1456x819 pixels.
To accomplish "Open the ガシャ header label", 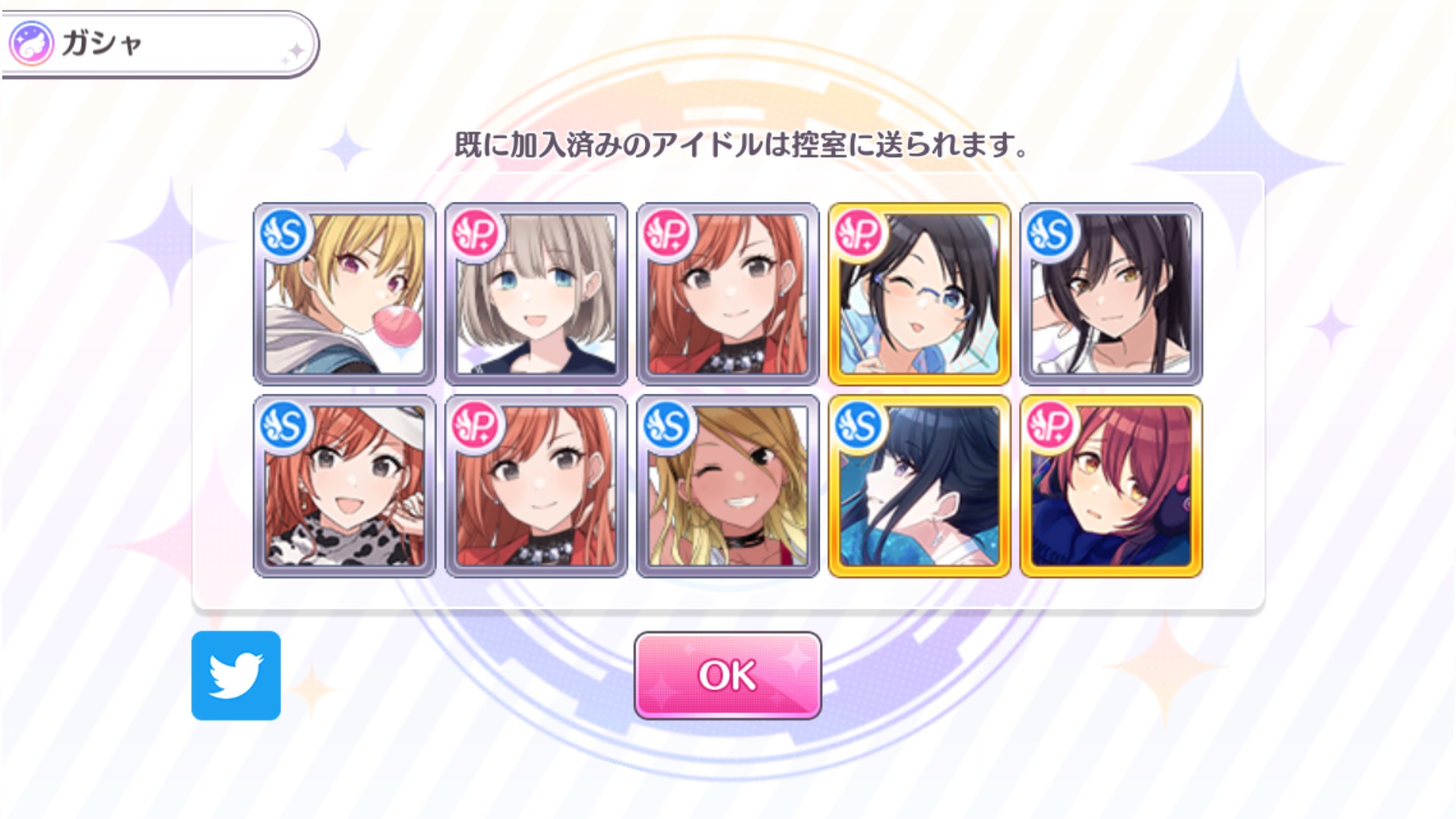I will coord(102,43).
